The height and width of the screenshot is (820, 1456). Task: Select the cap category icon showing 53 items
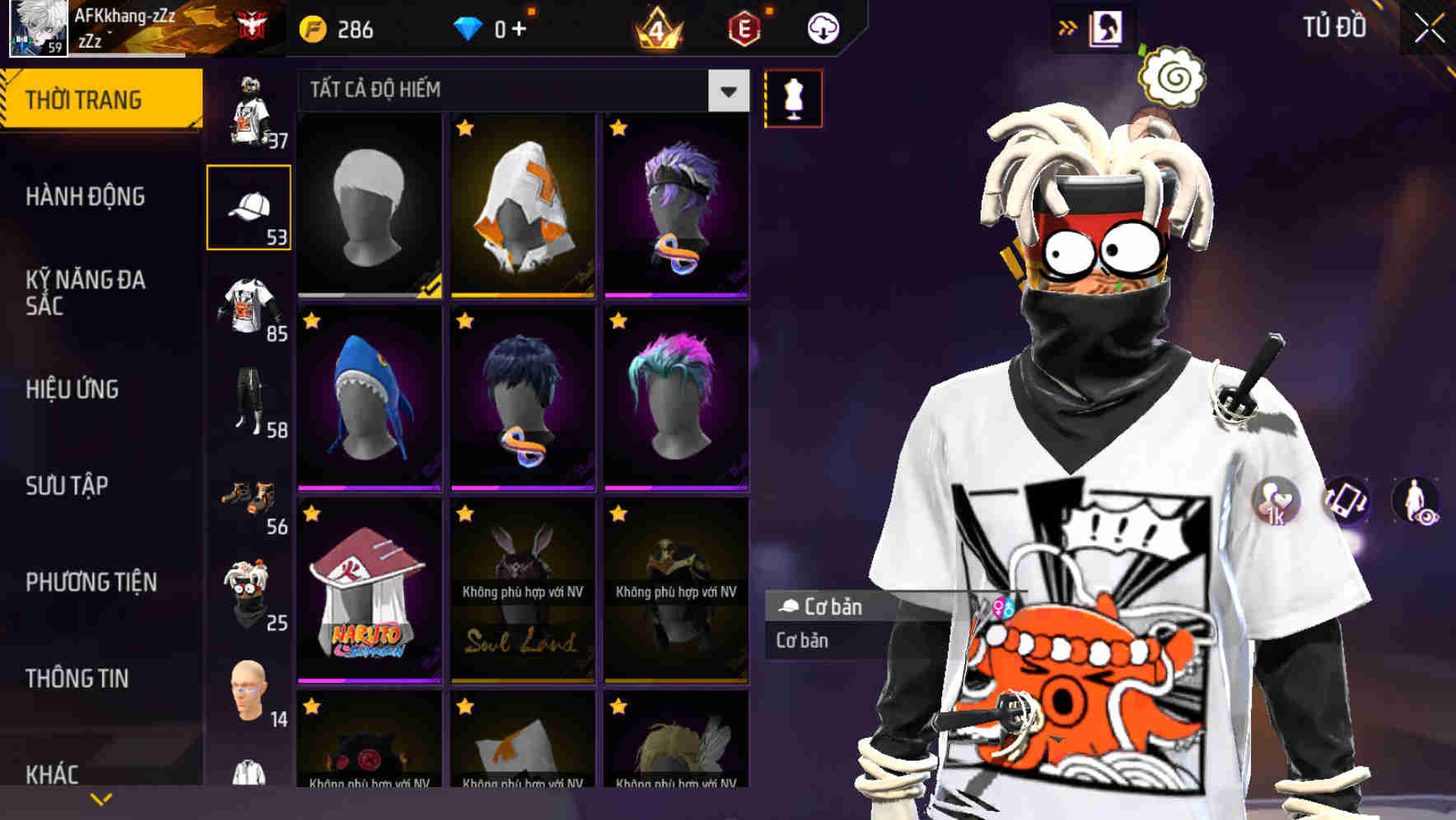(250, 207)
